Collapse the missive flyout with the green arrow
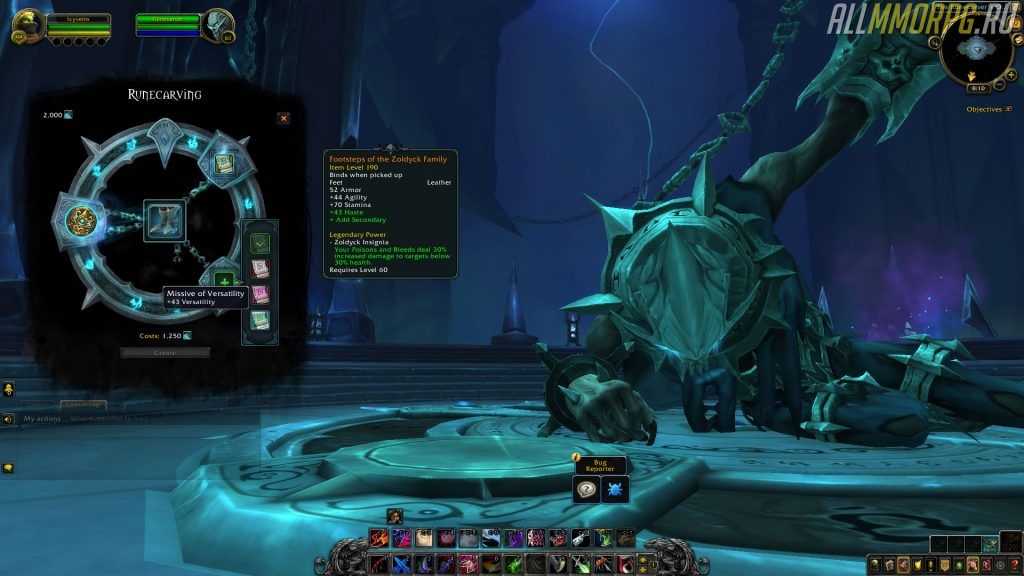Image resolution: width=1024 pixels, height=576 pixels. (260, 243)
